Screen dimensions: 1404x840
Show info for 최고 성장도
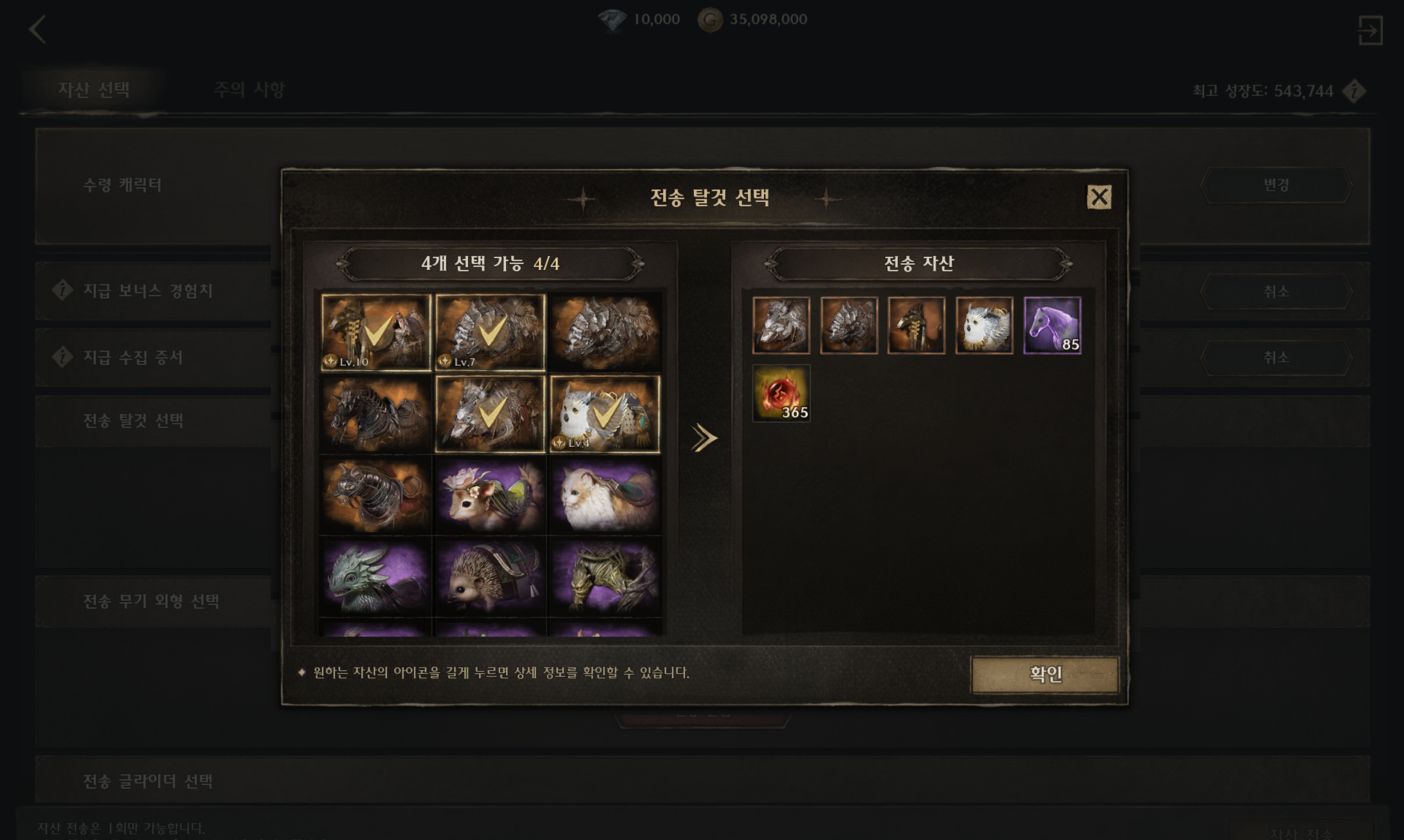(1354, 91)
